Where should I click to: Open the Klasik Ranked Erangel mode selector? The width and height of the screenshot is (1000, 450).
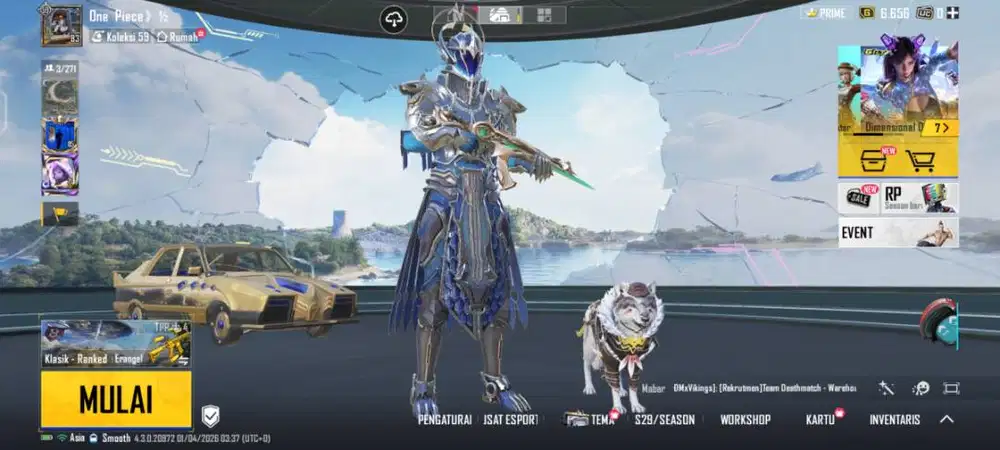(x=116, y=344)
